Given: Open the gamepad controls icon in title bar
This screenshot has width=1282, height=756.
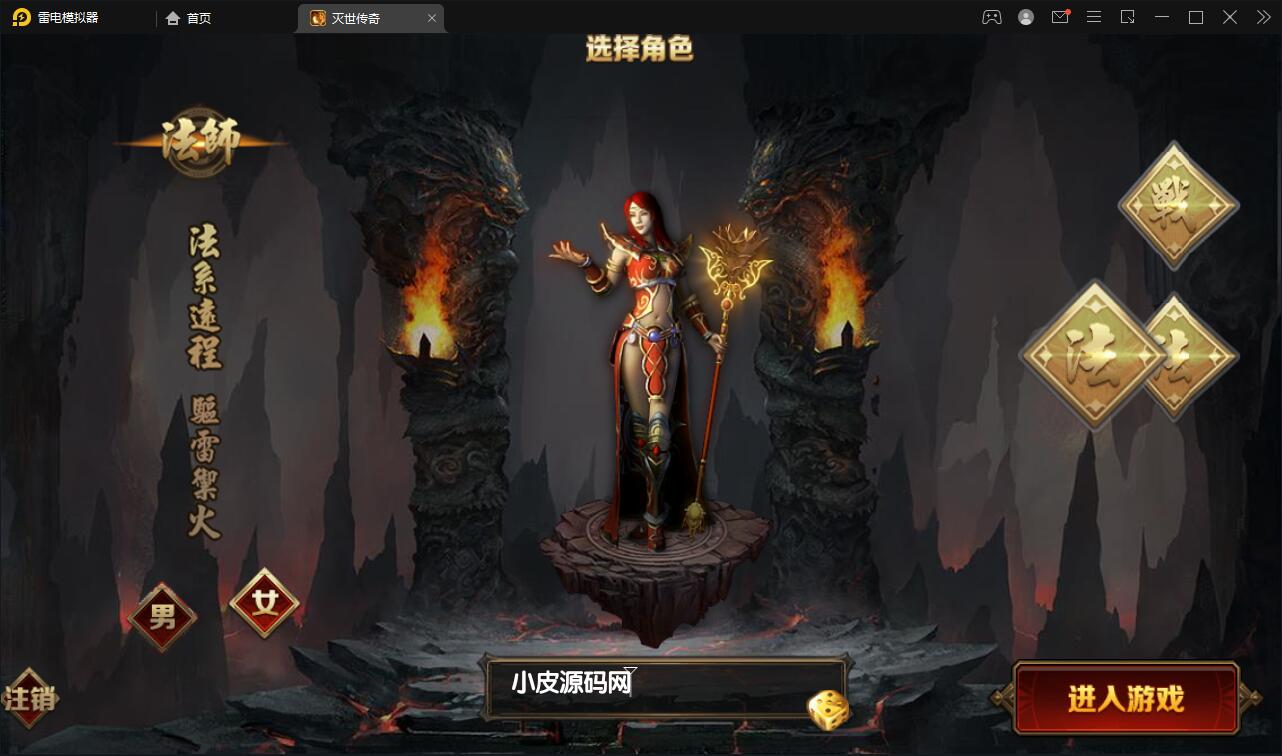Looking at the screenshot, I should point(991,17).
